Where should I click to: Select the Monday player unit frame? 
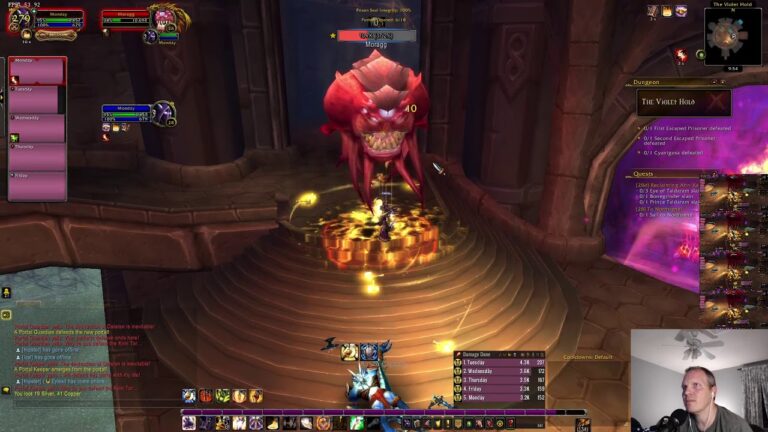[45, 20]
